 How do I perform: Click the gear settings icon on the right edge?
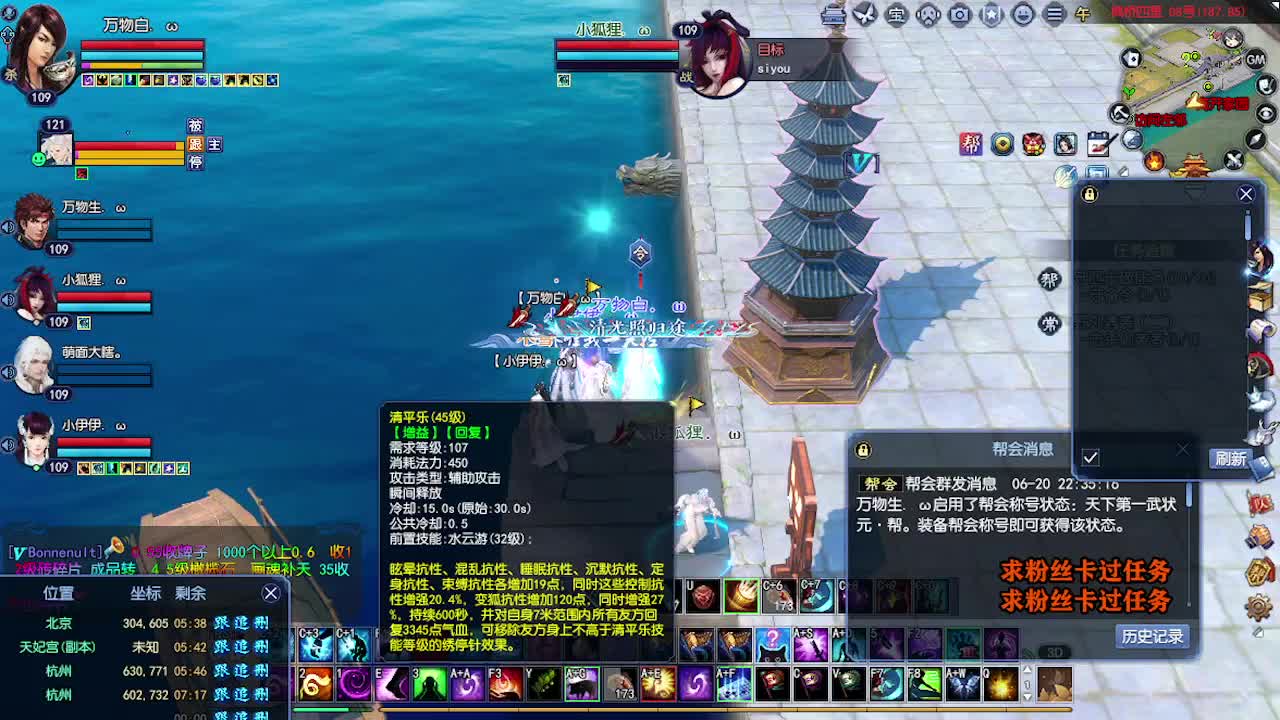1258,608
